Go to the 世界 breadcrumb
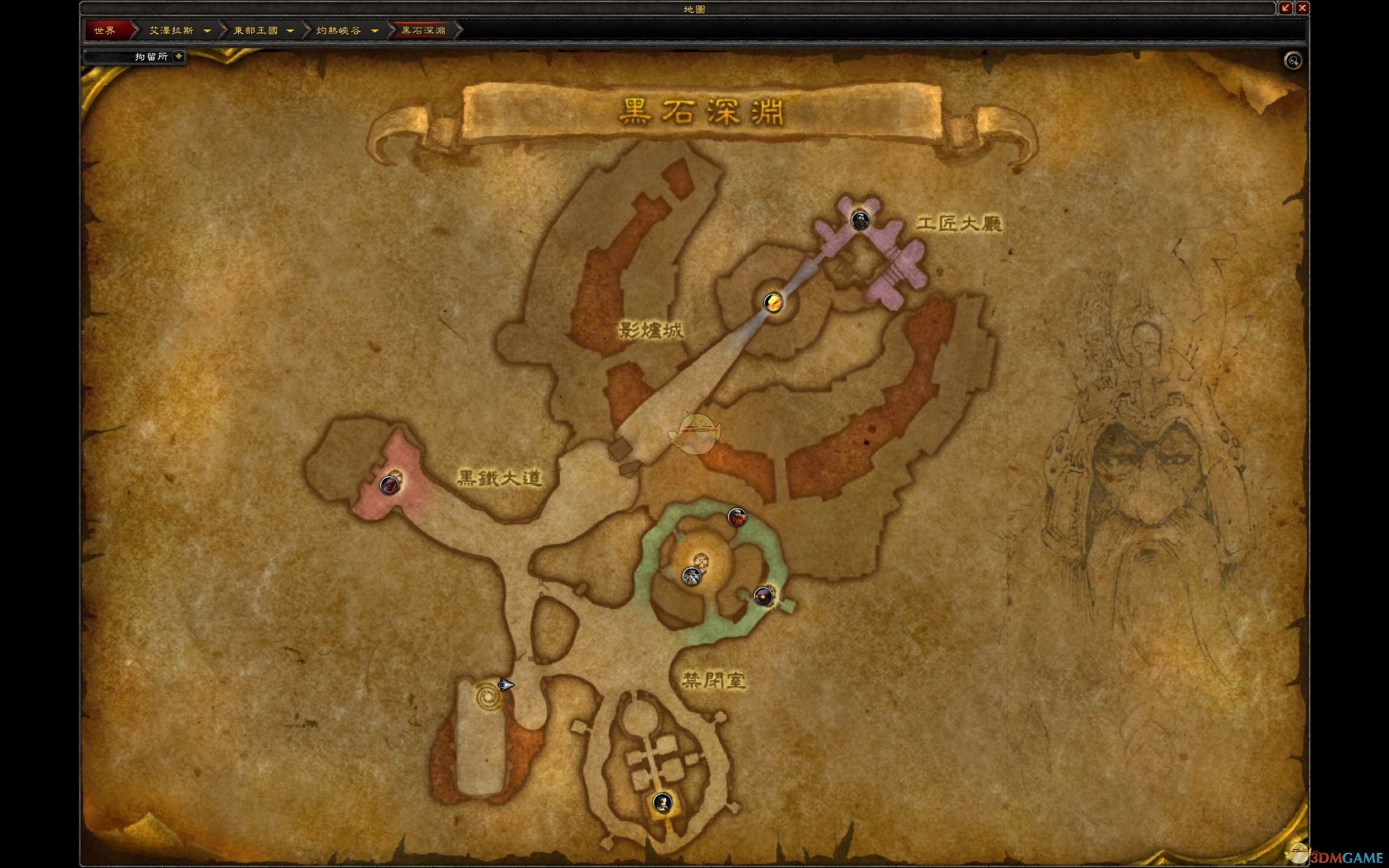The width and height of the screenshot is (1389, 868). point(105,30)
